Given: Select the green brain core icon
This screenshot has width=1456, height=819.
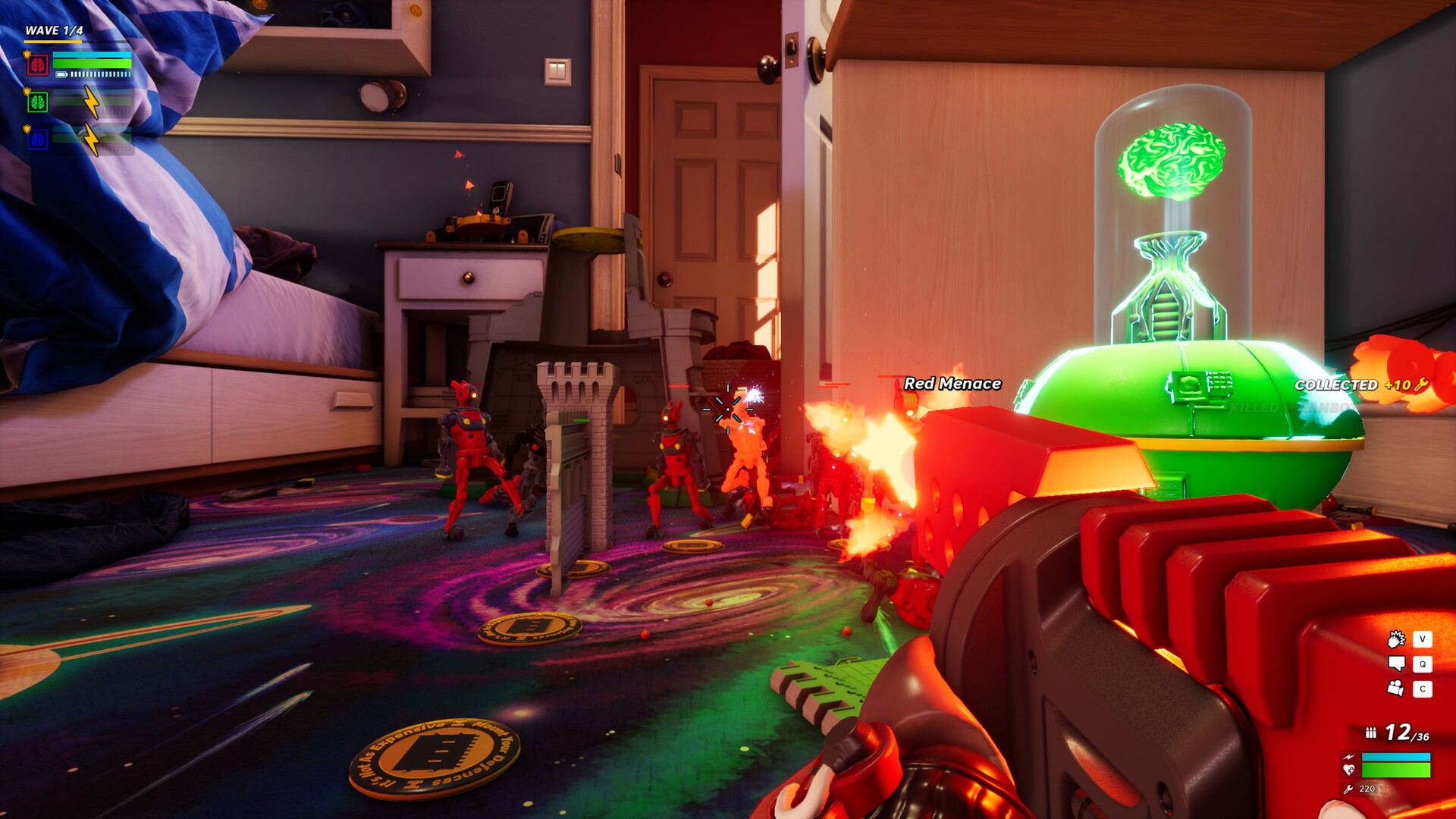Looking at the screenshot, I should click(38, 102).
